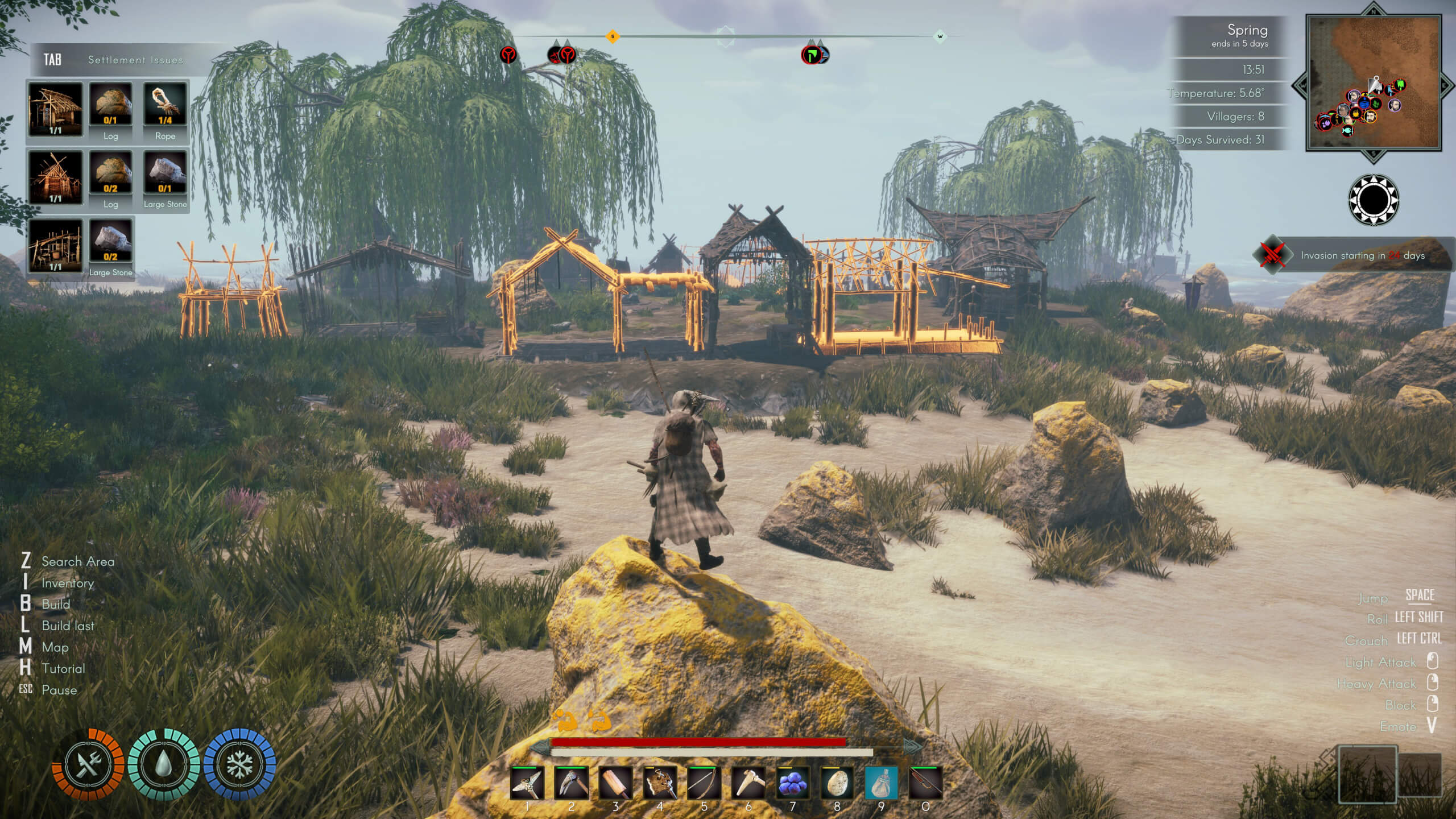Click the yellow event marker on the season timeline
This screenshot has width=1456, height=819.
tap(612, 35)
